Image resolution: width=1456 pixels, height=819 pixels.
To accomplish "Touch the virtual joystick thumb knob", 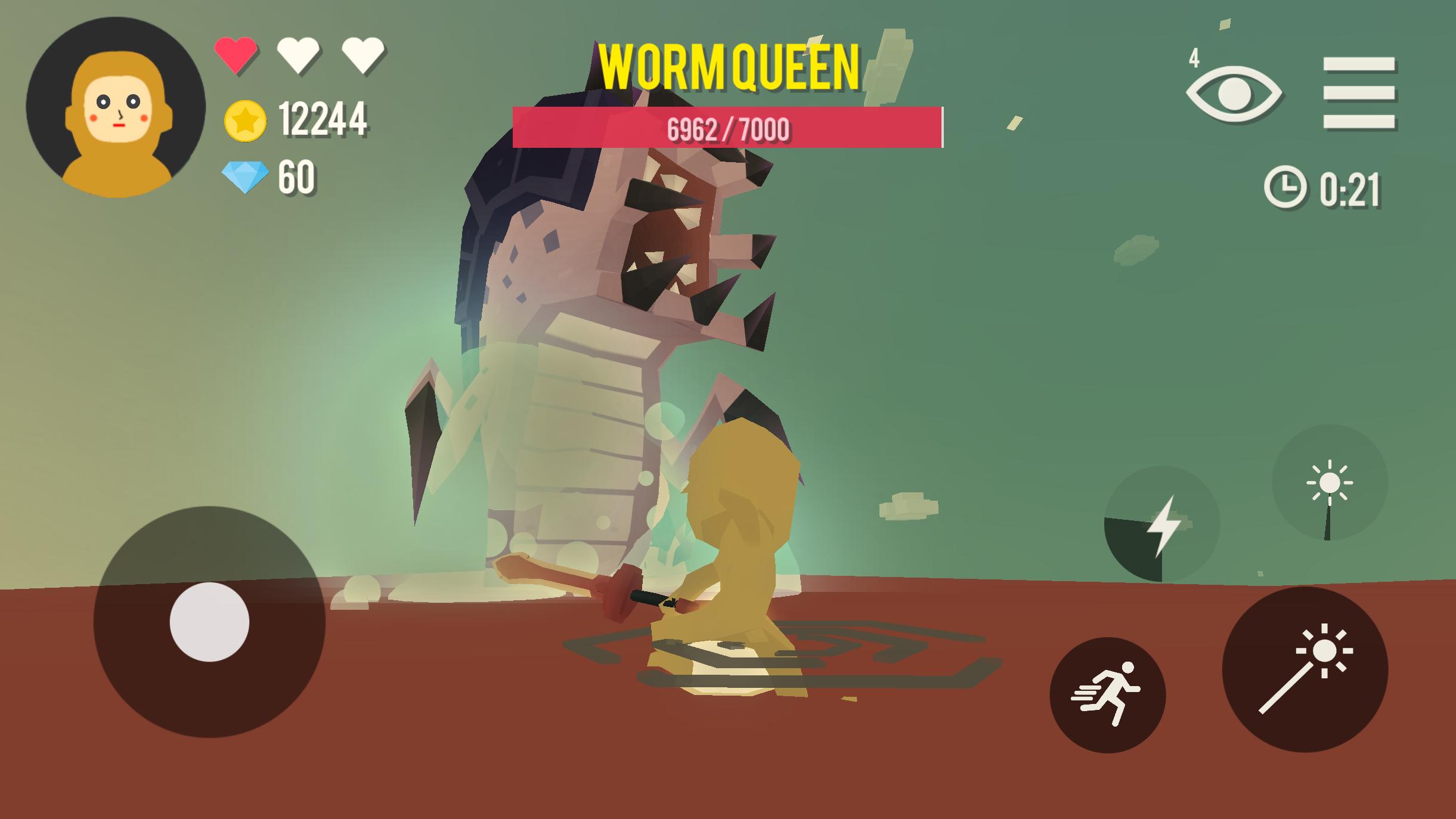I will (x=209, y=622).
